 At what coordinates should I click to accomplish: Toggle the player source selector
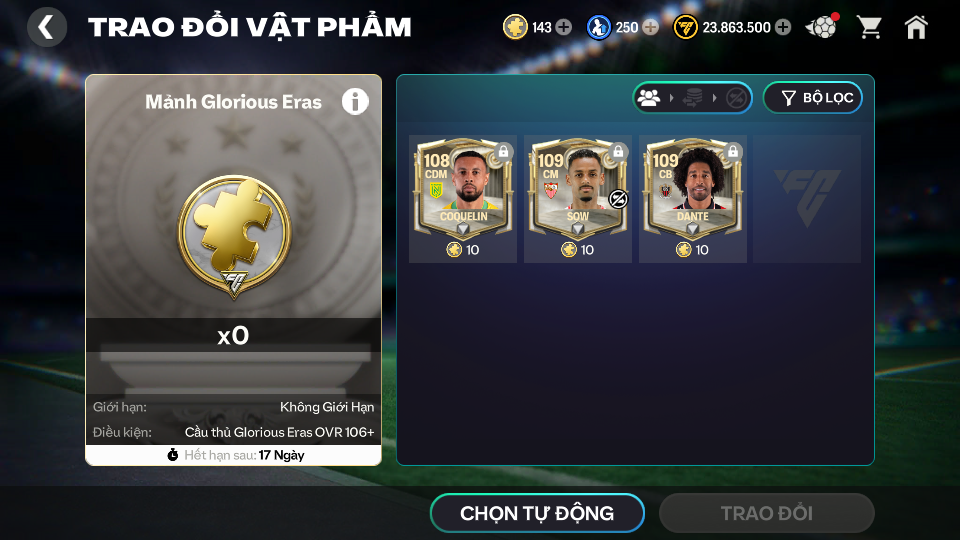(x=692, y=98)
